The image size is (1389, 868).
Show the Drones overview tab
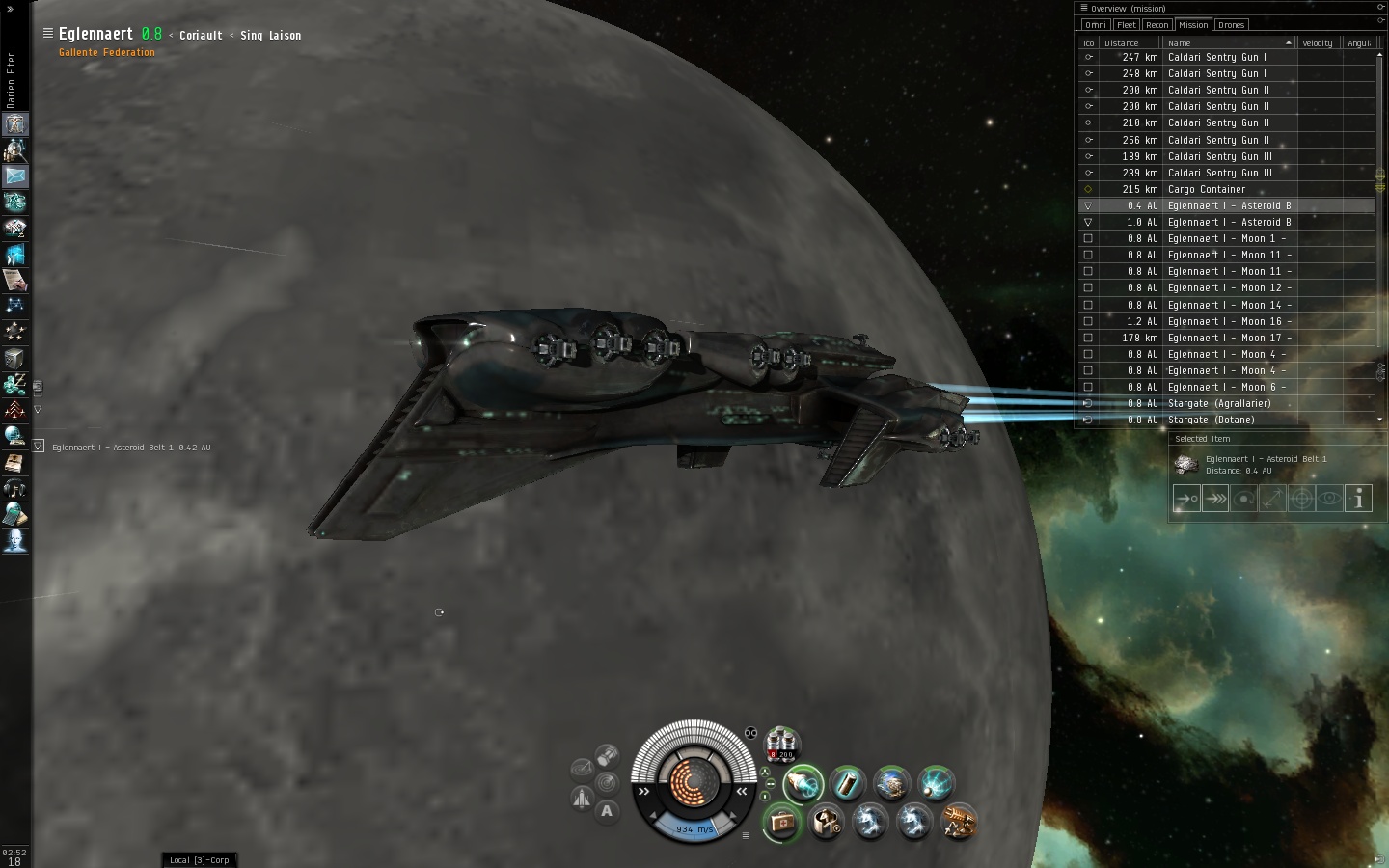[1231, 25]
